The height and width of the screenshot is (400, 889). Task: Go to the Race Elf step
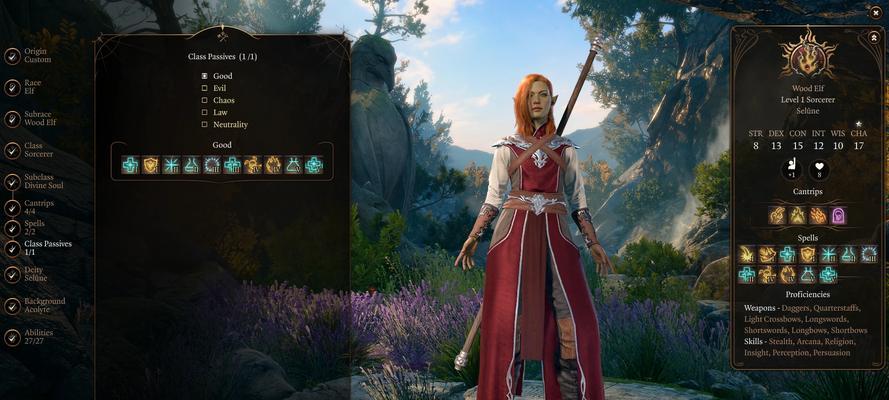(x=32, y=87)
